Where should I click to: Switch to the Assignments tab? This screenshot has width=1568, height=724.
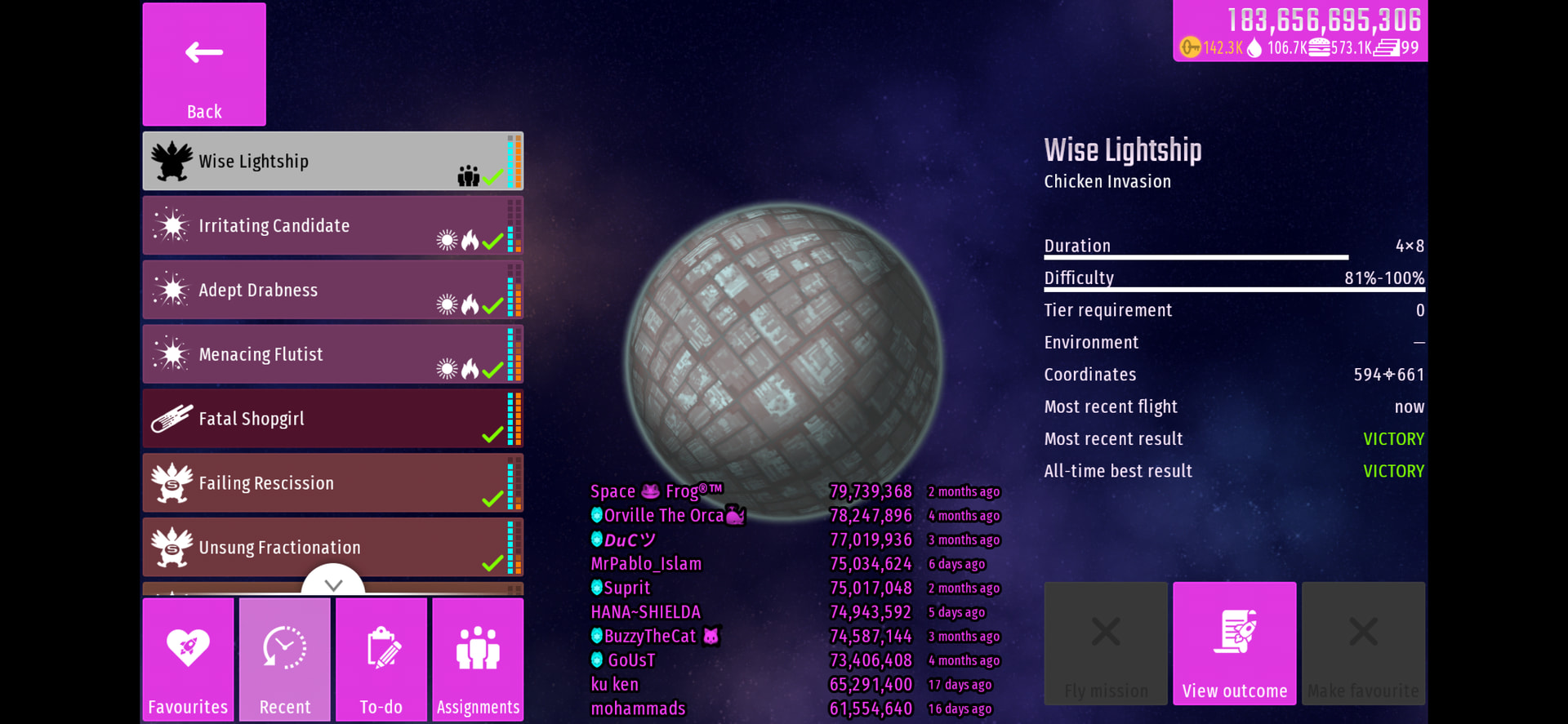pos(478,660)
